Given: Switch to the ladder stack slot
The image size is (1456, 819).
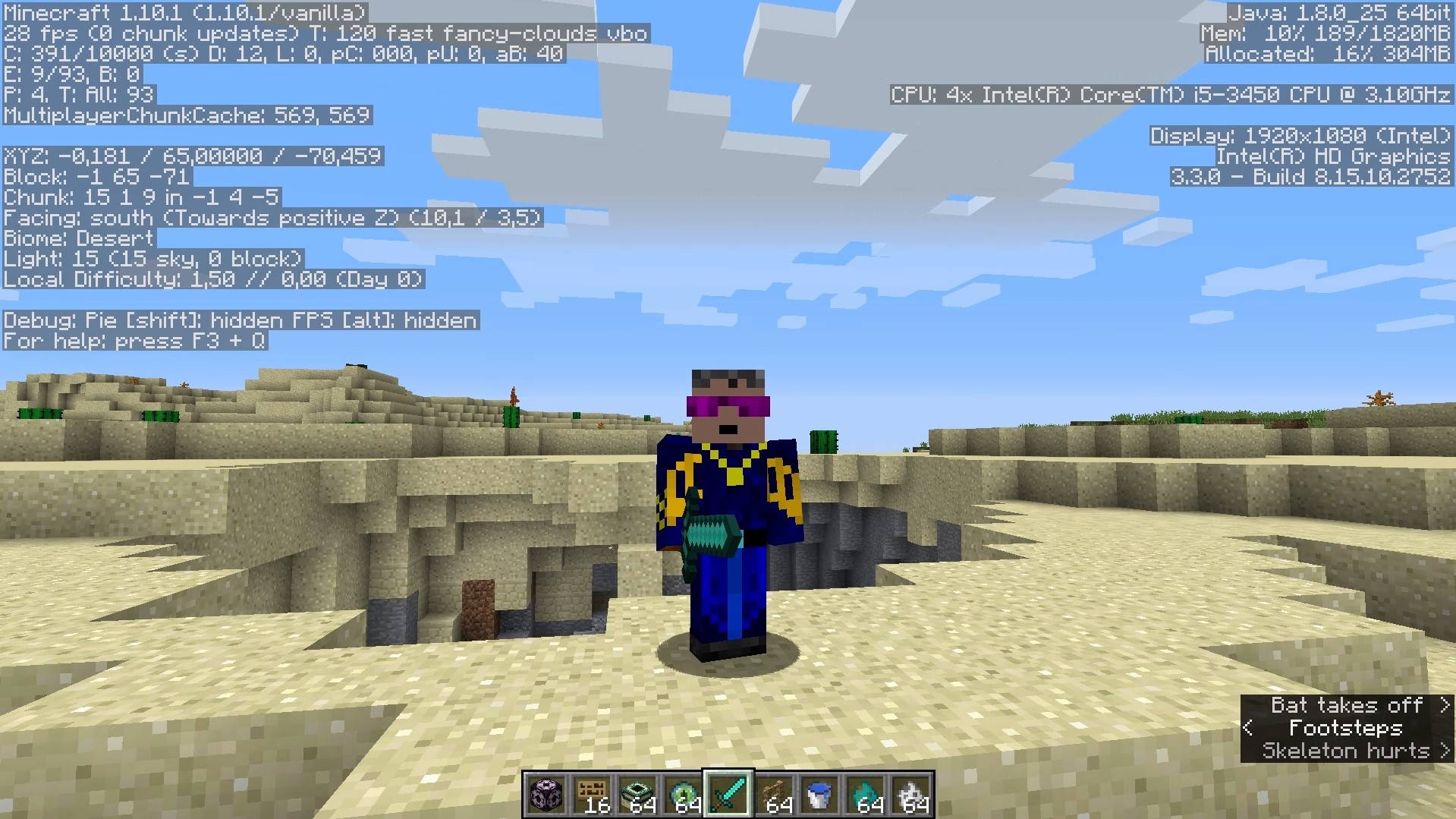Looking at the screenshot, I should (774, 794).
